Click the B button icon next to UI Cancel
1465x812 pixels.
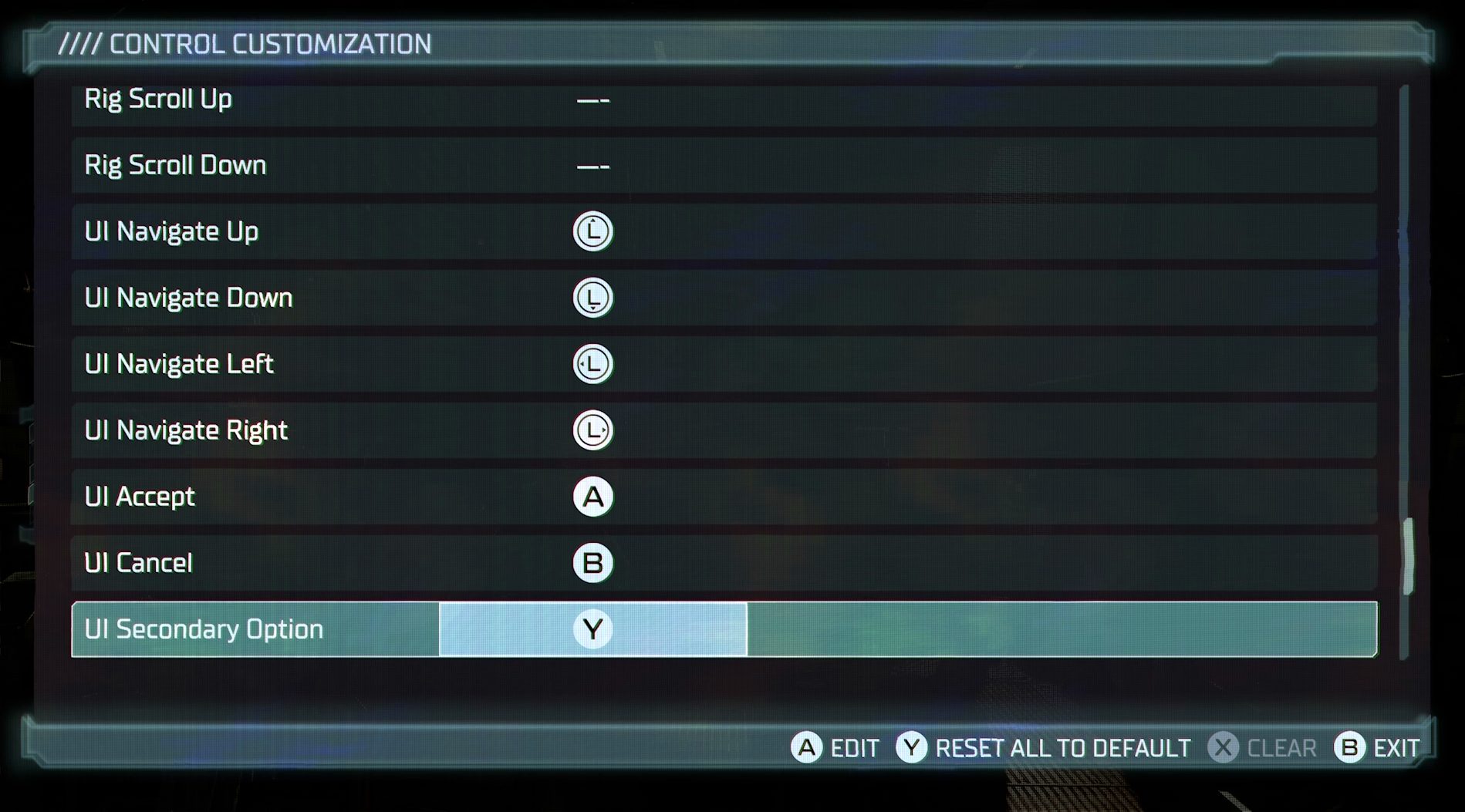(592, 563)
